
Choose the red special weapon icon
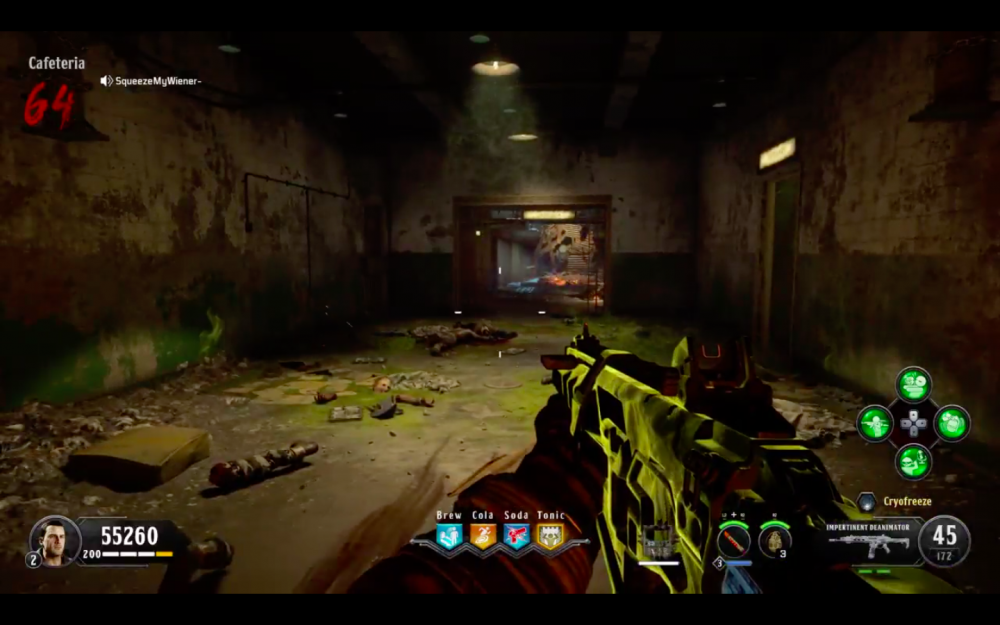733,542
